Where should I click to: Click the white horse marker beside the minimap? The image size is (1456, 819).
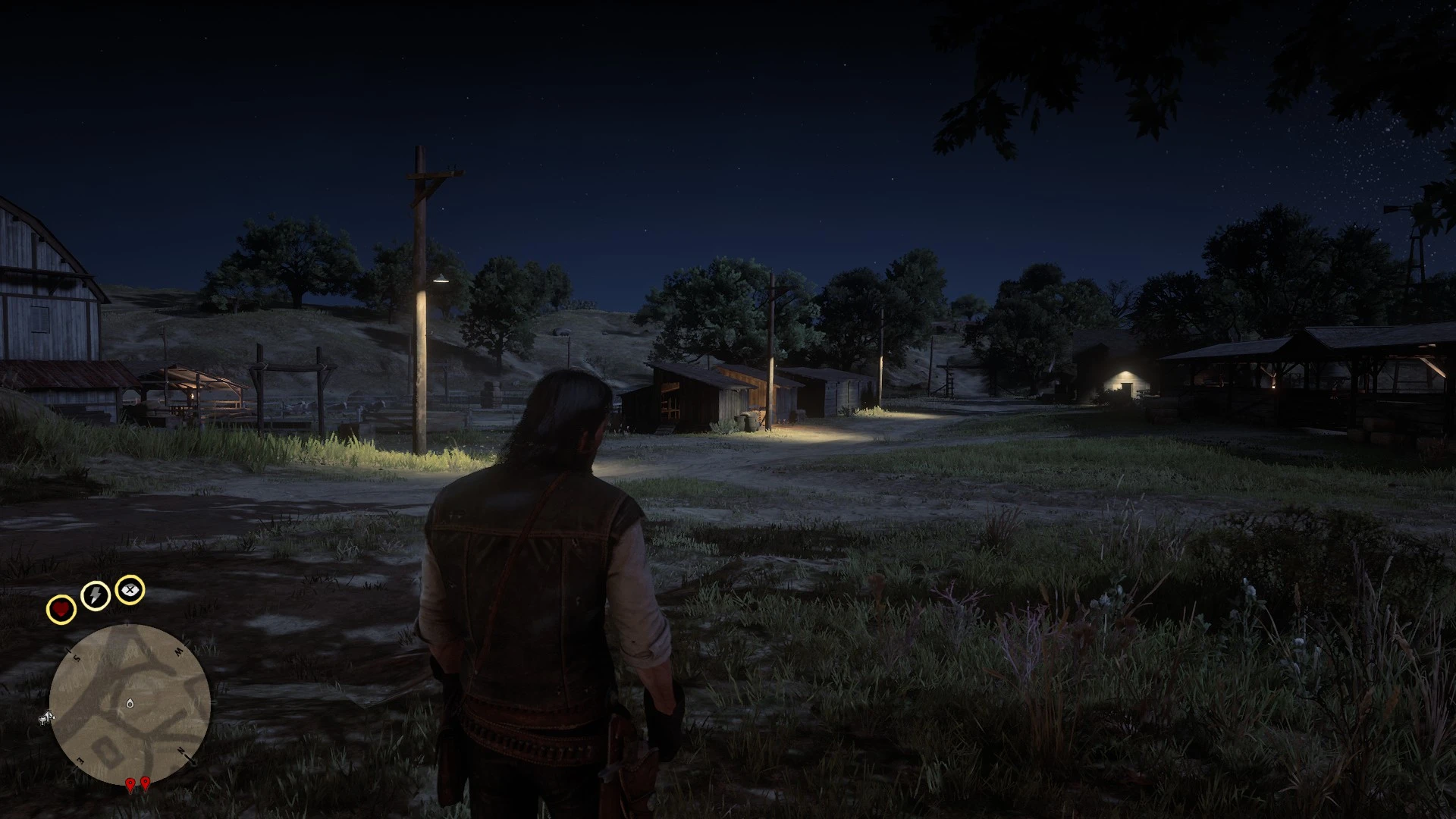[x=46, y=717]
